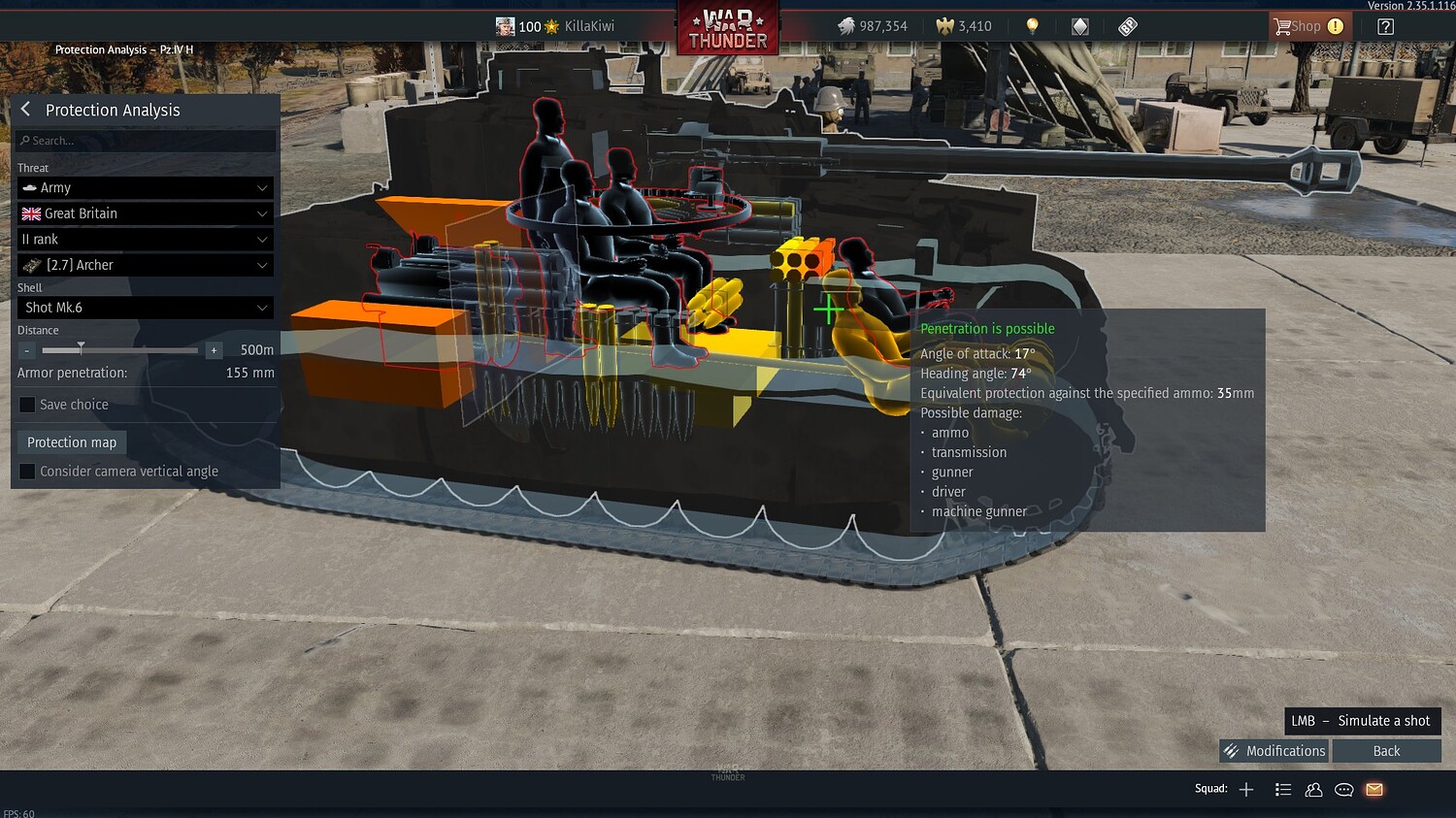The image size is (1456, 818).
Task: Open the Protection map view
Action: [71, 442]
